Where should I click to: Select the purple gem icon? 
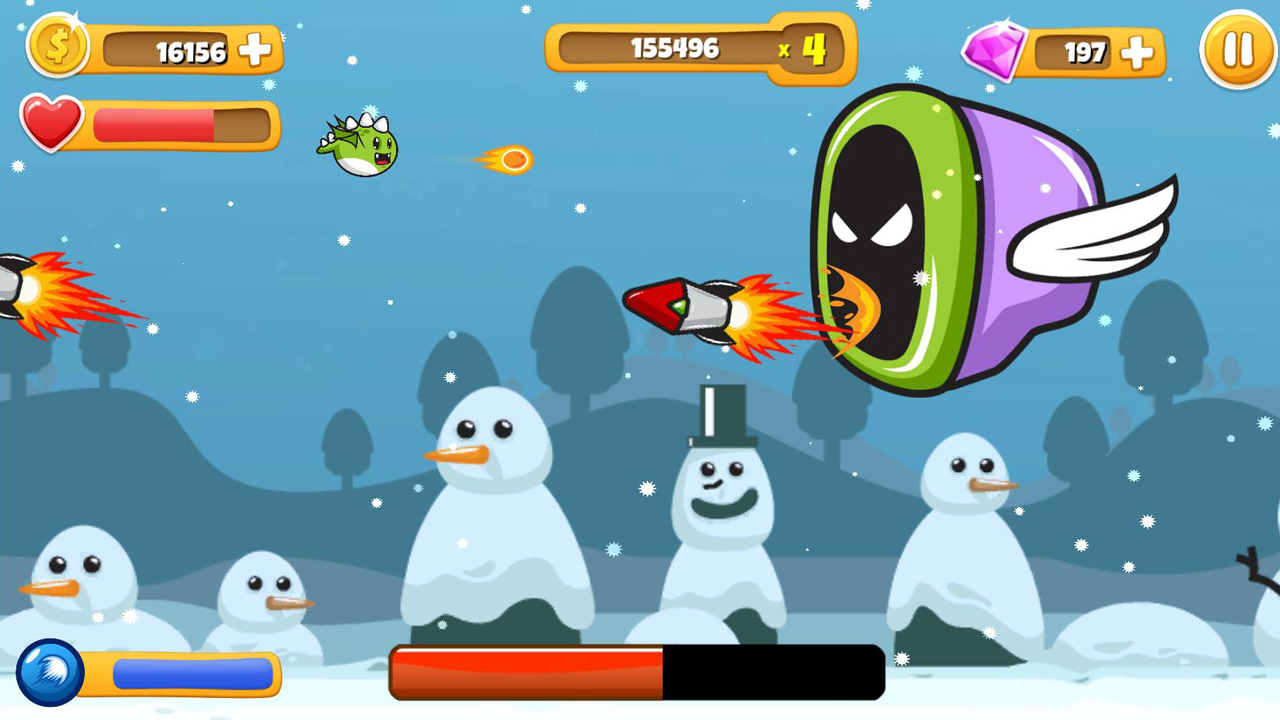pos(994,50)
